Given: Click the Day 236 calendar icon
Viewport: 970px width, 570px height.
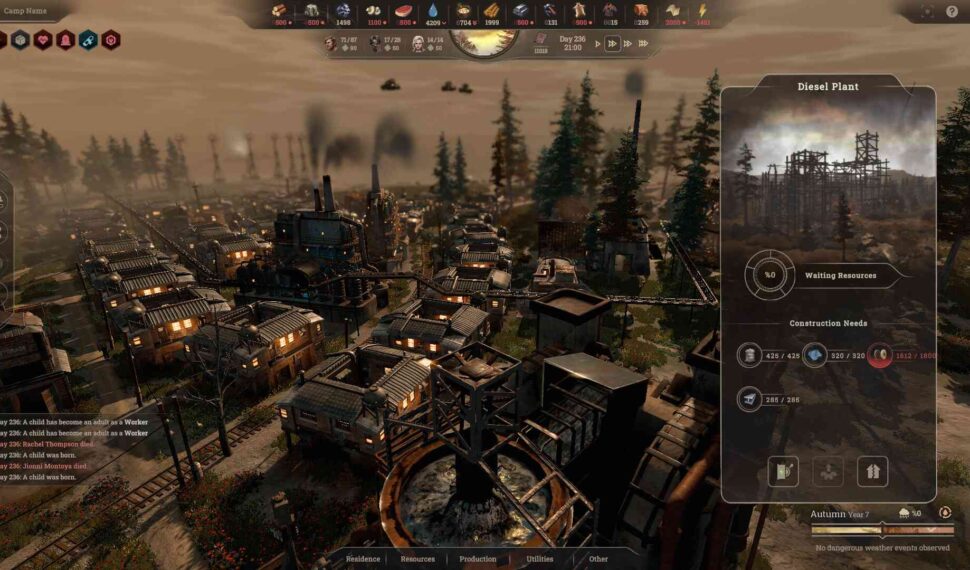Looking at the screenshot, I should click(x=541, y=39).
